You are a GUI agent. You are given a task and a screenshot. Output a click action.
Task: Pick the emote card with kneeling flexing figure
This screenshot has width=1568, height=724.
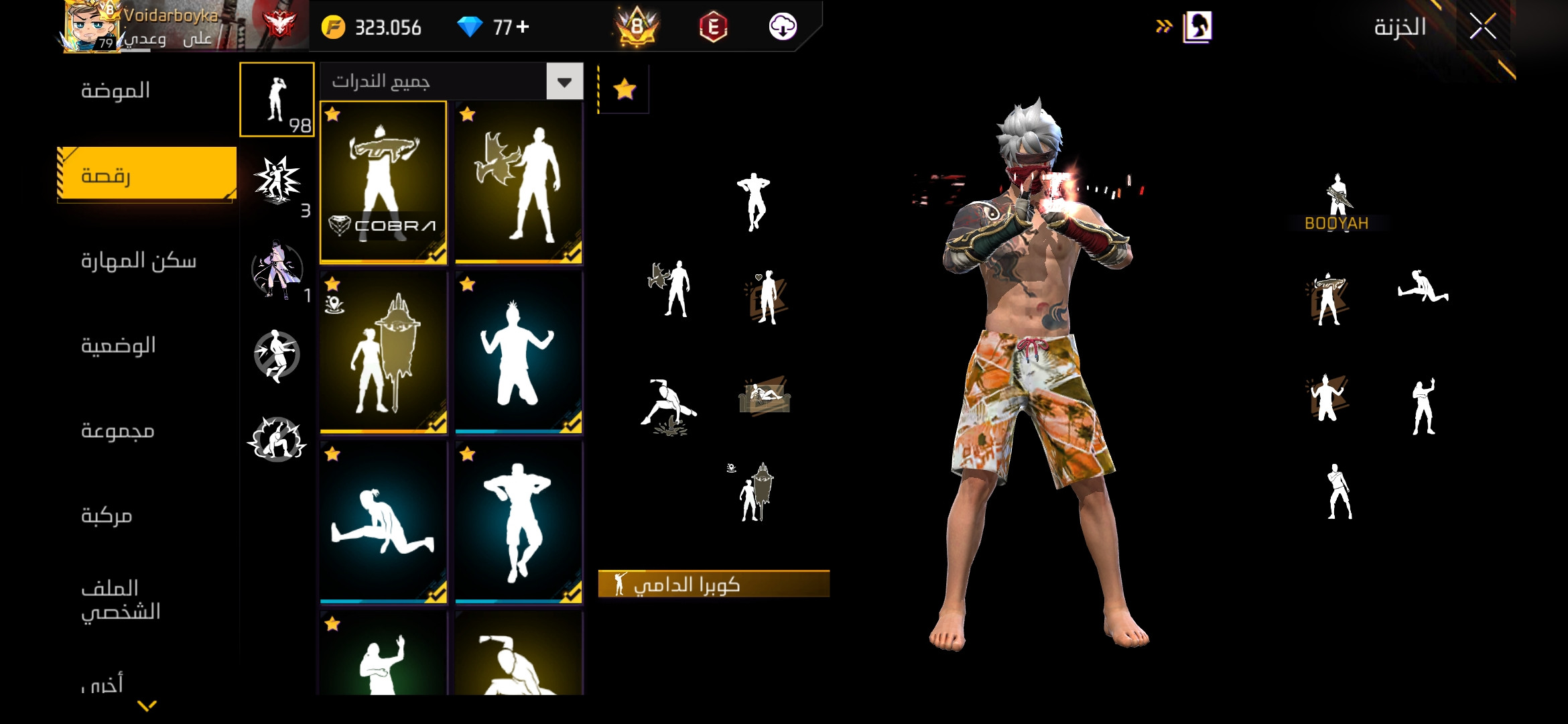[x=518, y=352]
